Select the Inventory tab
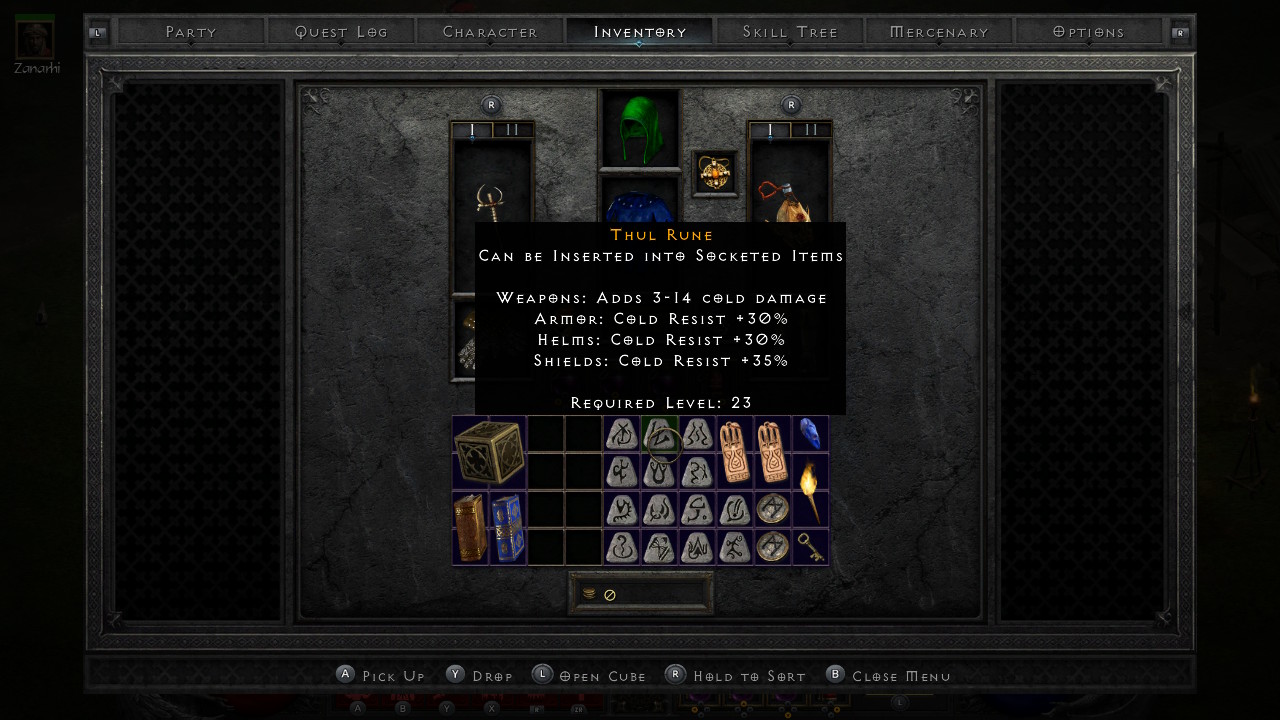 tap(640, 32)
